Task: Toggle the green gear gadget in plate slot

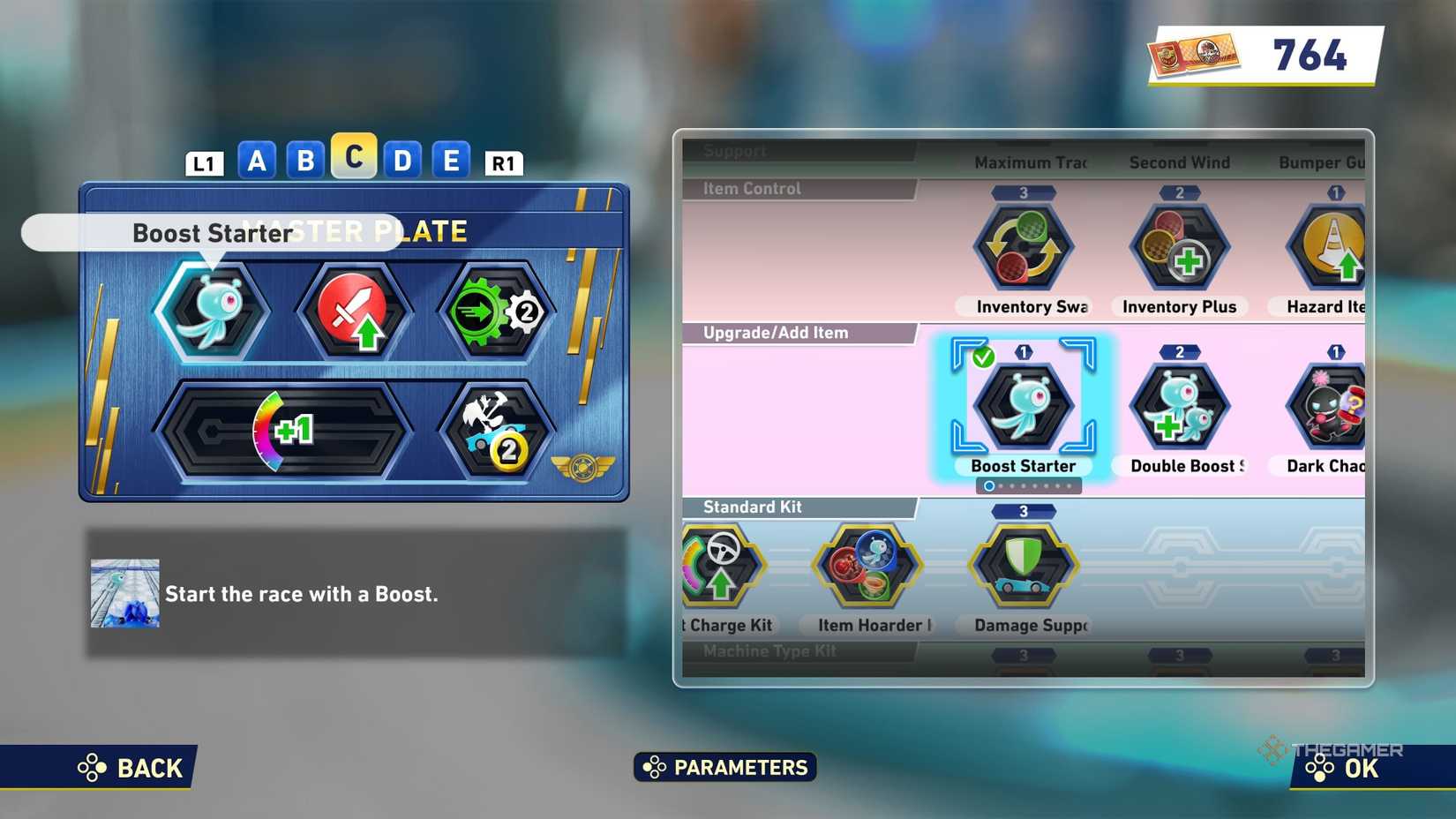Action: [494, 309]
